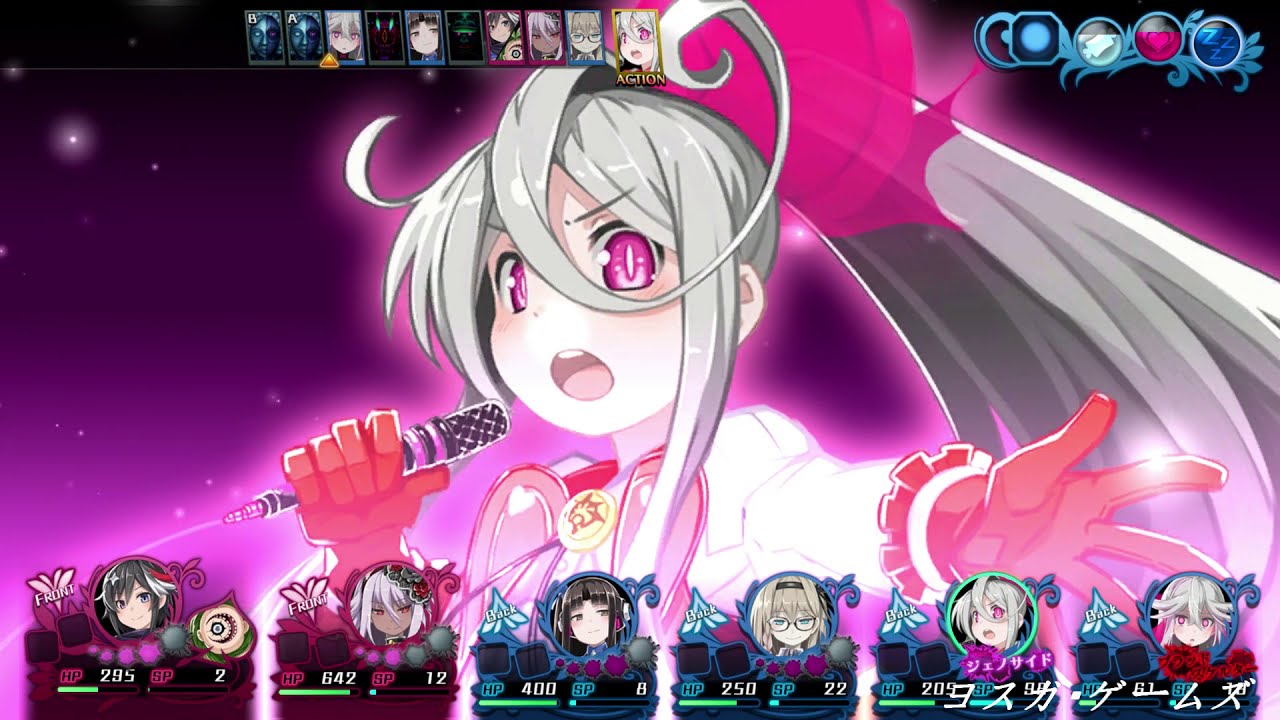
Task: Click the enemy B turn-order portrait
Action: click(x=263, y=38)
